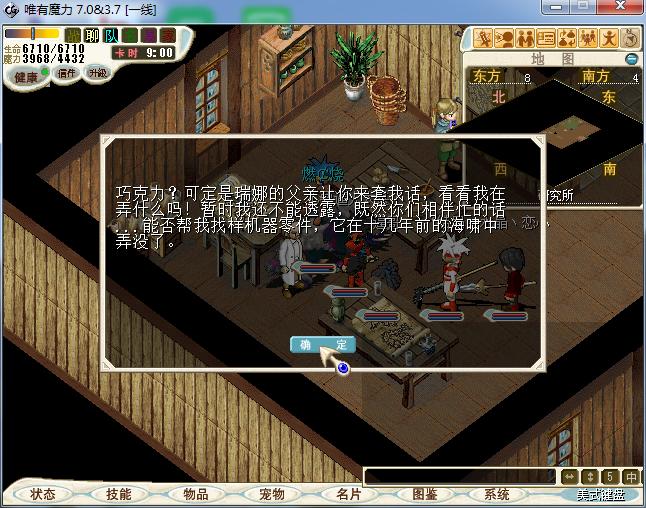The image size is (646, 508).
Task: Open the 系统 system menu
Action: point(497,494)
